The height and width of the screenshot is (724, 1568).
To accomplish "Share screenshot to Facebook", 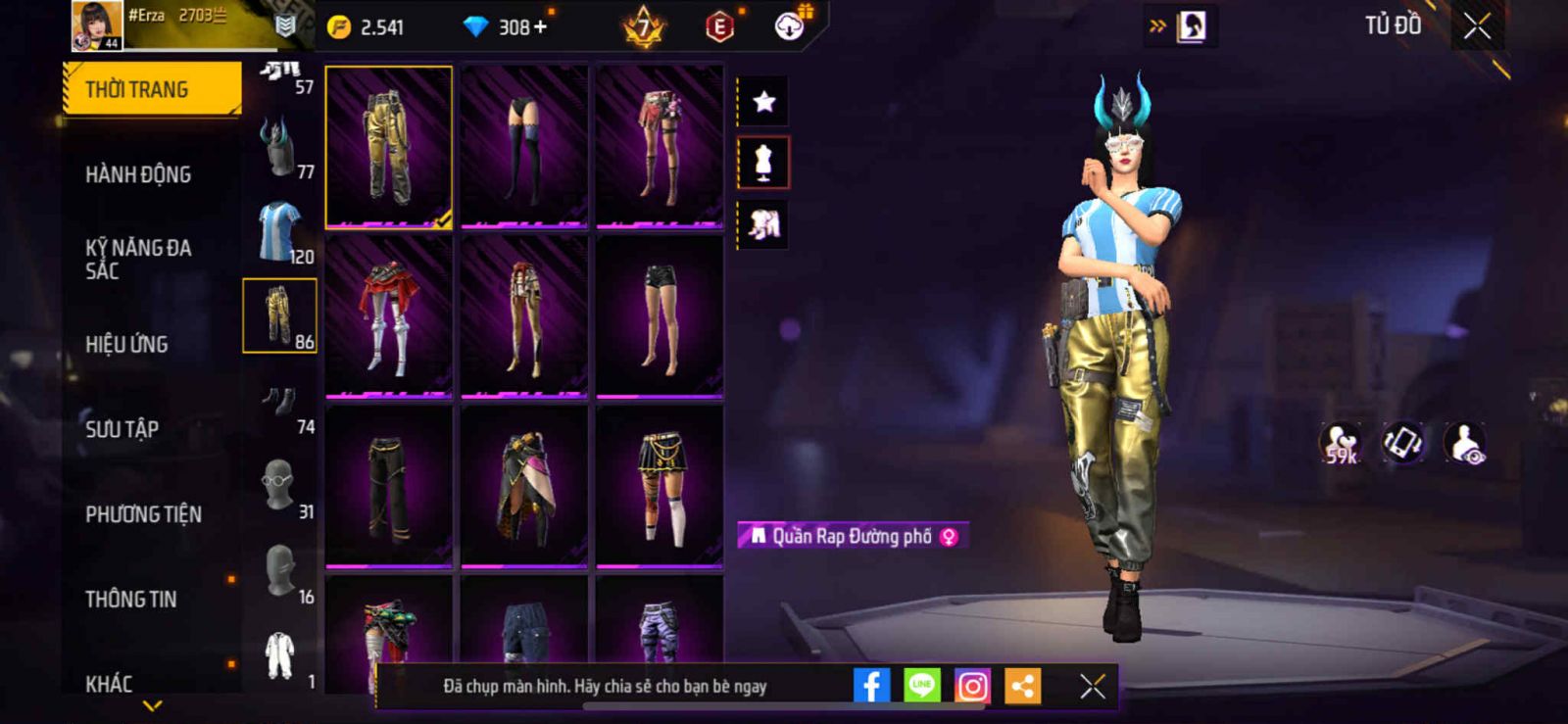I will tap(871, 686).
